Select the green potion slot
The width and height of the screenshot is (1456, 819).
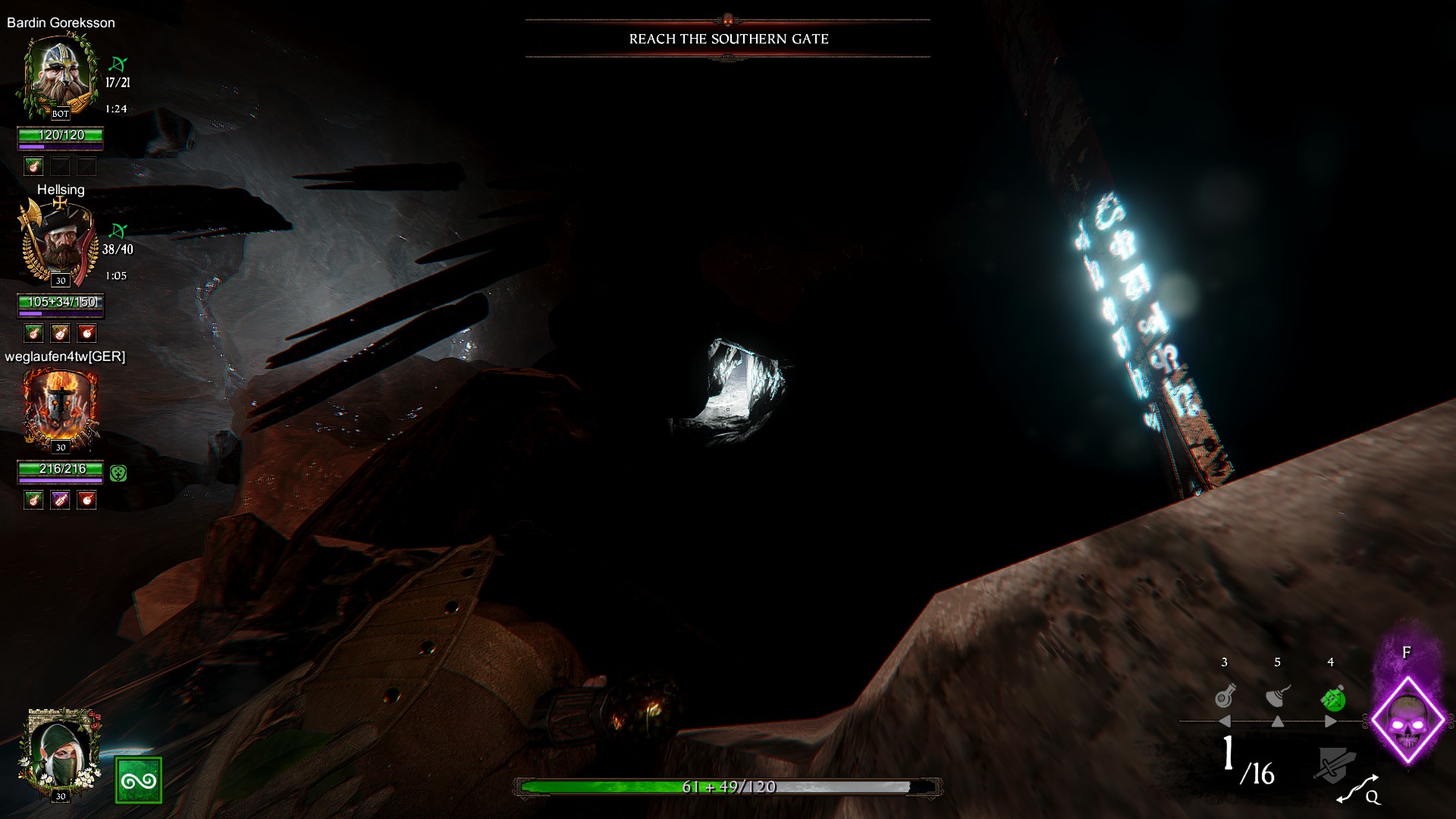point(1332,698)
